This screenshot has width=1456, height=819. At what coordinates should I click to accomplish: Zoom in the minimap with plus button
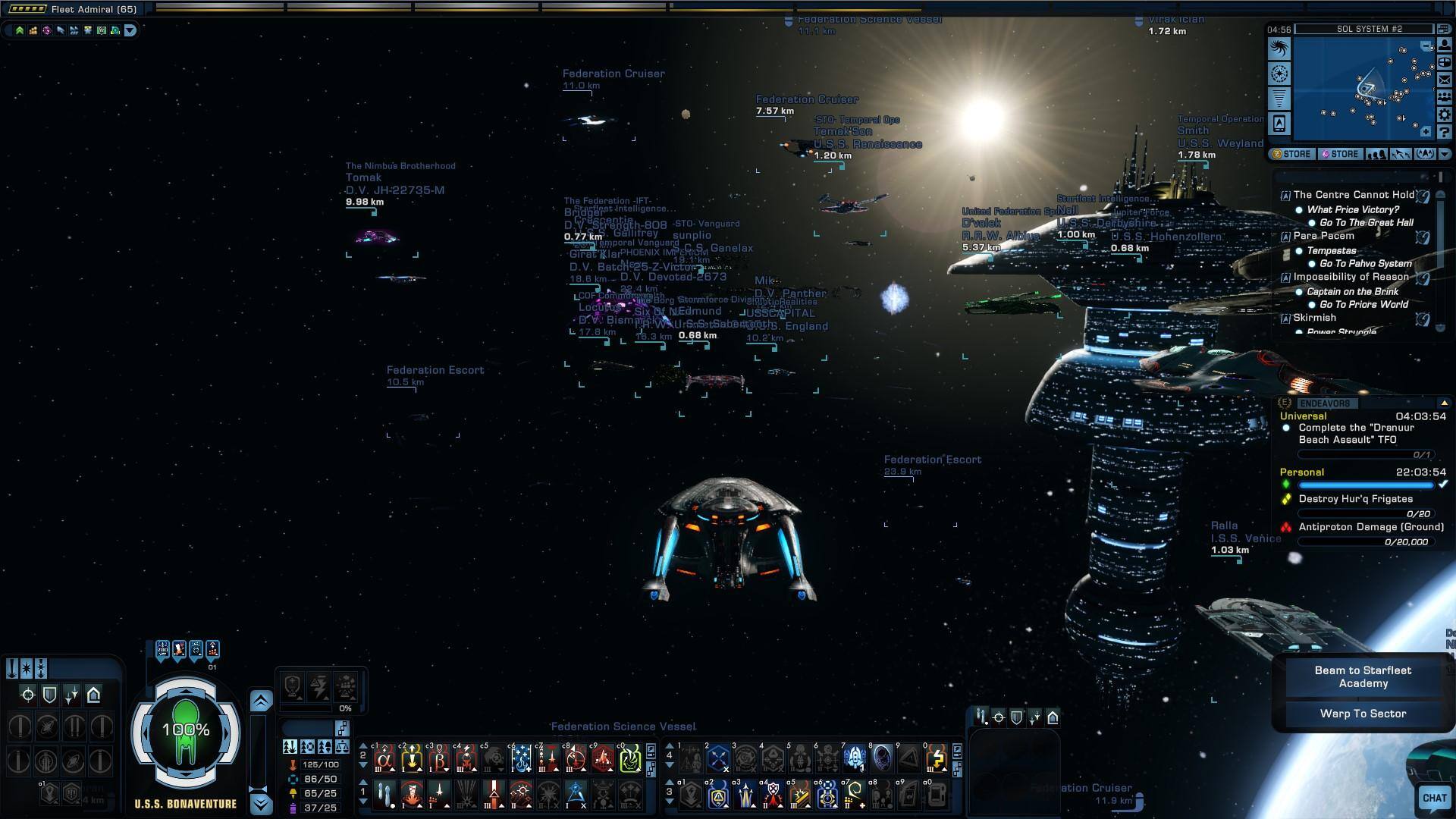coord(1426,132)
